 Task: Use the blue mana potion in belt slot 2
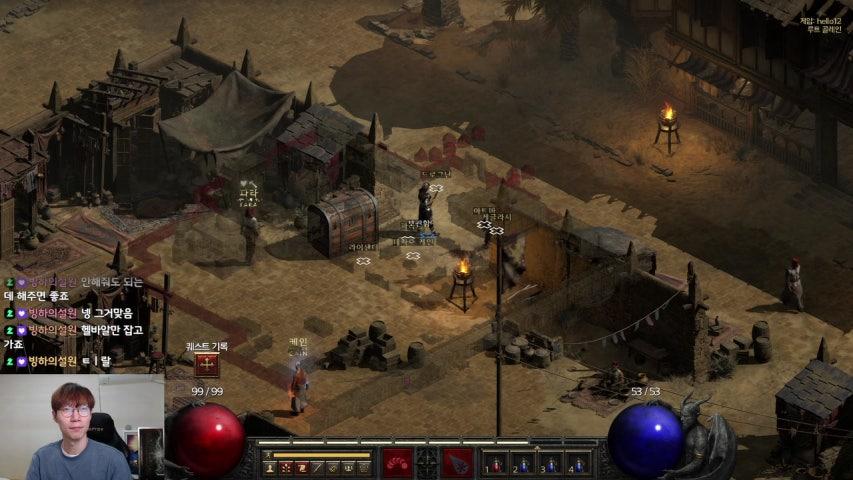pyautogui.click(x=523, y=464)
